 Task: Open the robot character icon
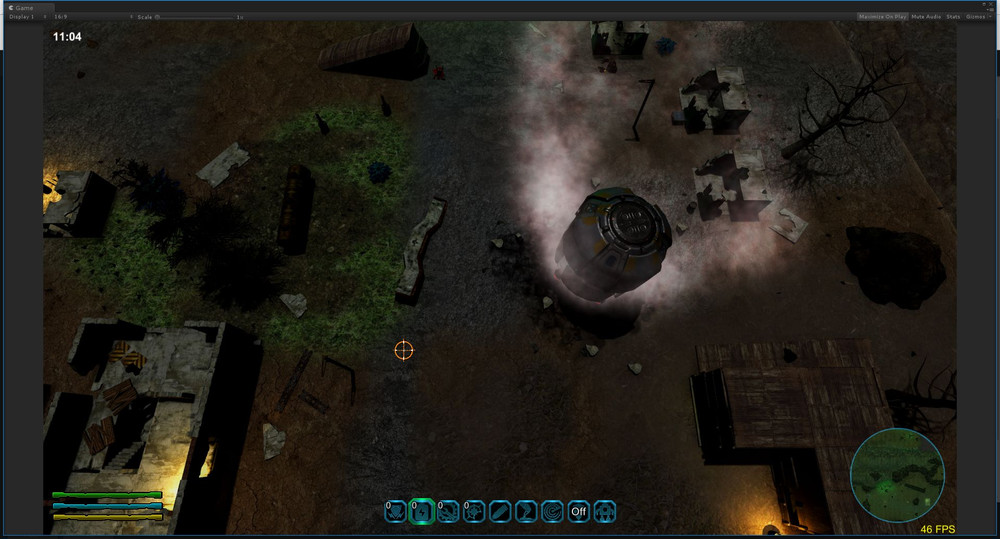pyautogui.click(x=604, y=512)
